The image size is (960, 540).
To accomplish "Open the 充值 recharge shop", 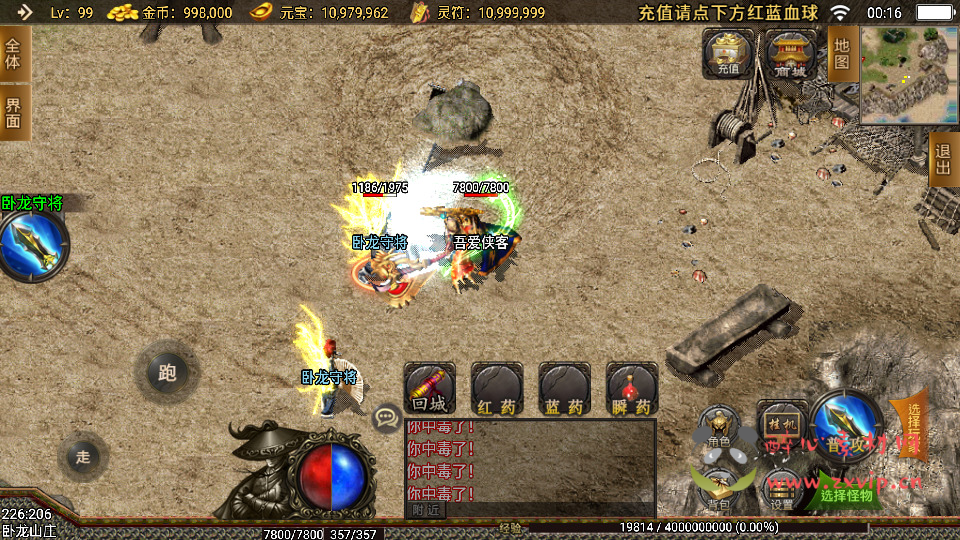I will point(727,53).
